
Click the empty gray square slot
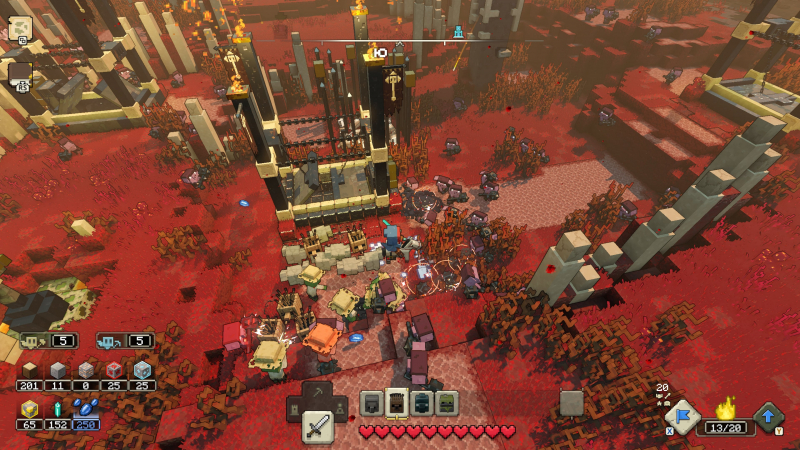571,402
